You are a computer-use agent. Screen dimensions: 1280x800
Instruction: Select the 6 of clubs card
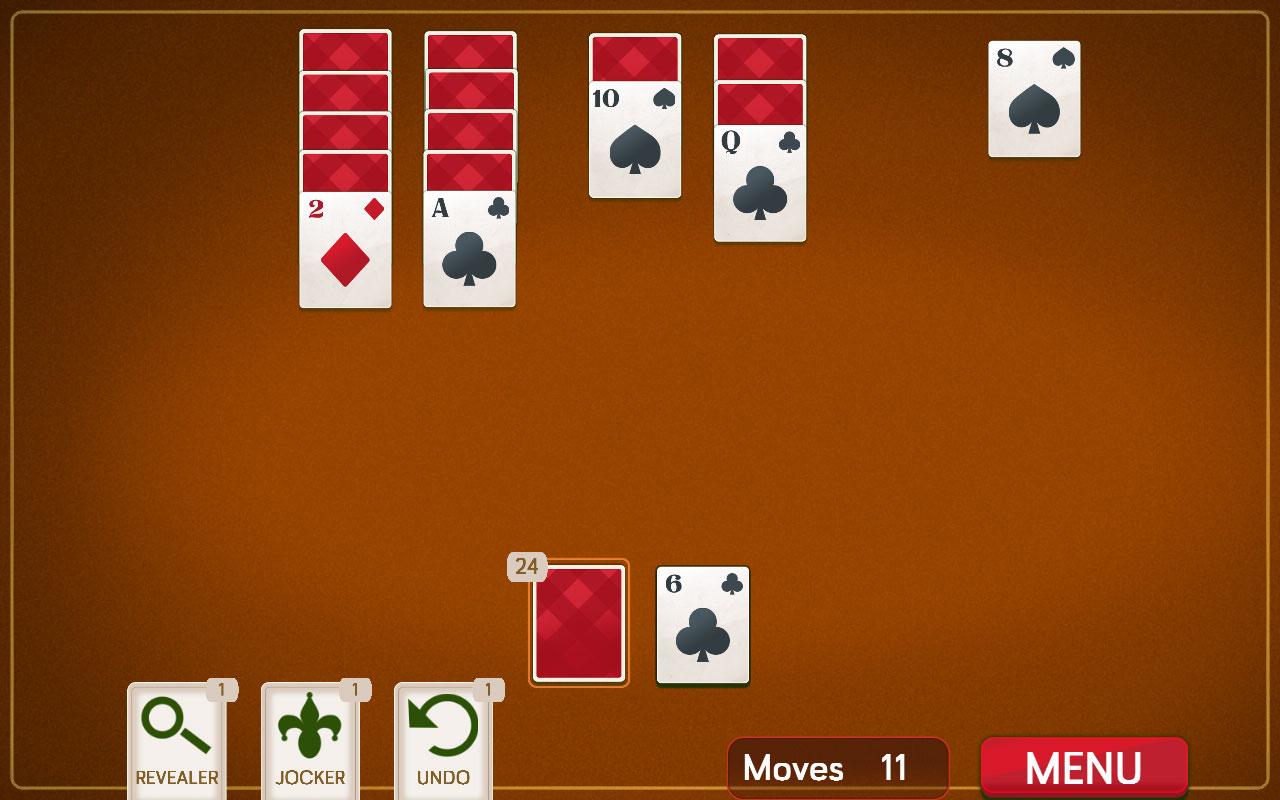702,624
